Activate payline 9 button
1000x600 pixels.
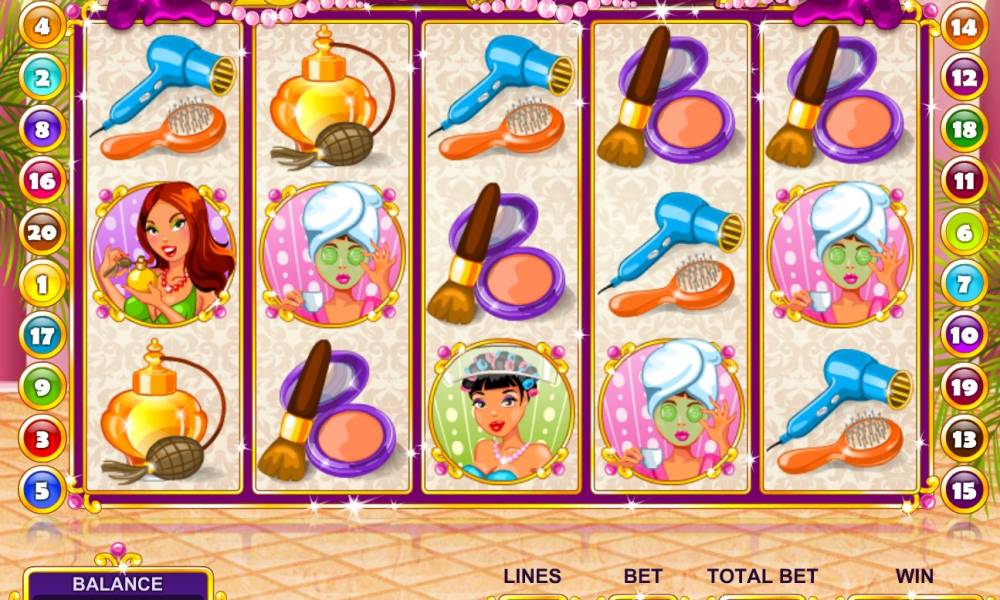tap(42, 387)
